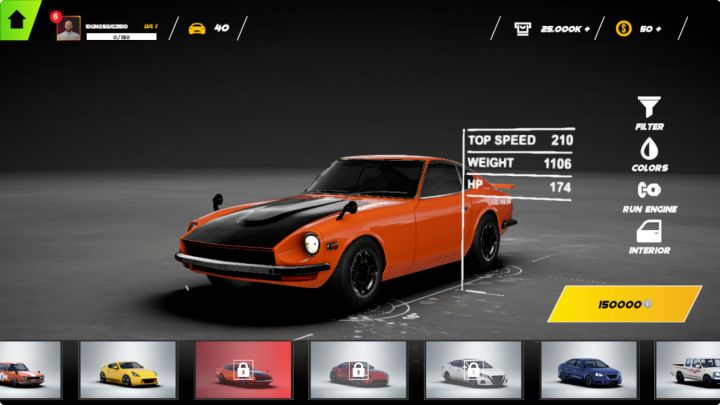Open the owned cars counter icon

click(x=197, y=29)
